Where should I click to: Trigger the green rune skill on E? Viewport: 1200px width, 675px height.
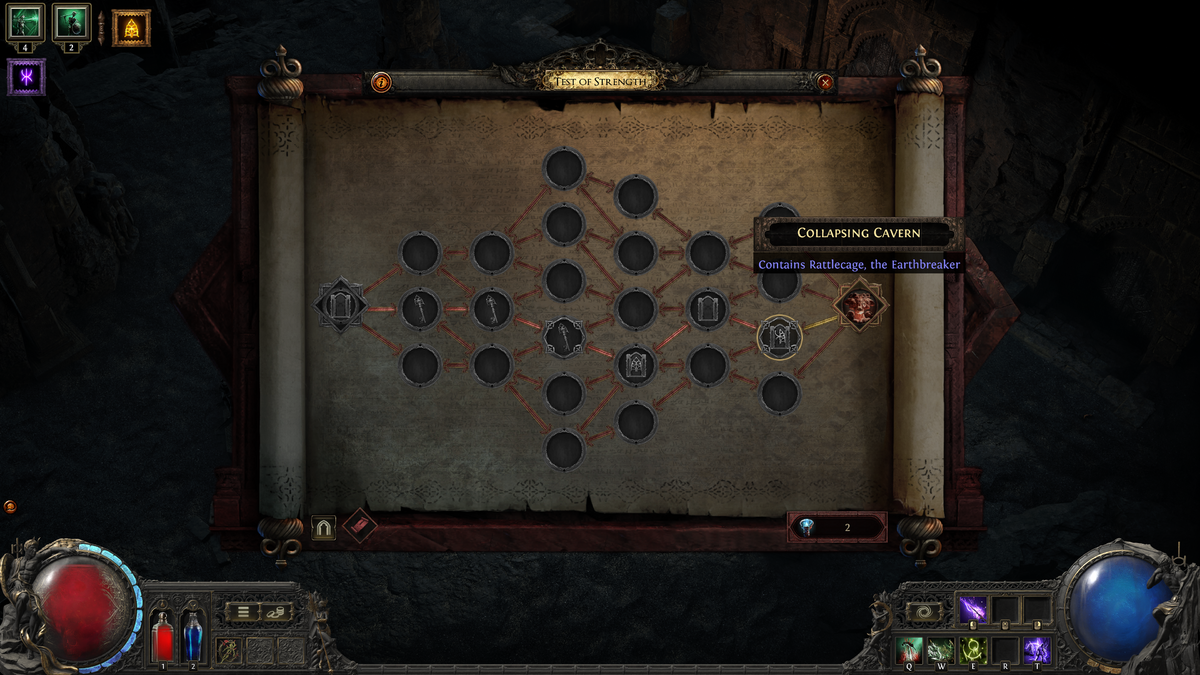tap(972, 650)
